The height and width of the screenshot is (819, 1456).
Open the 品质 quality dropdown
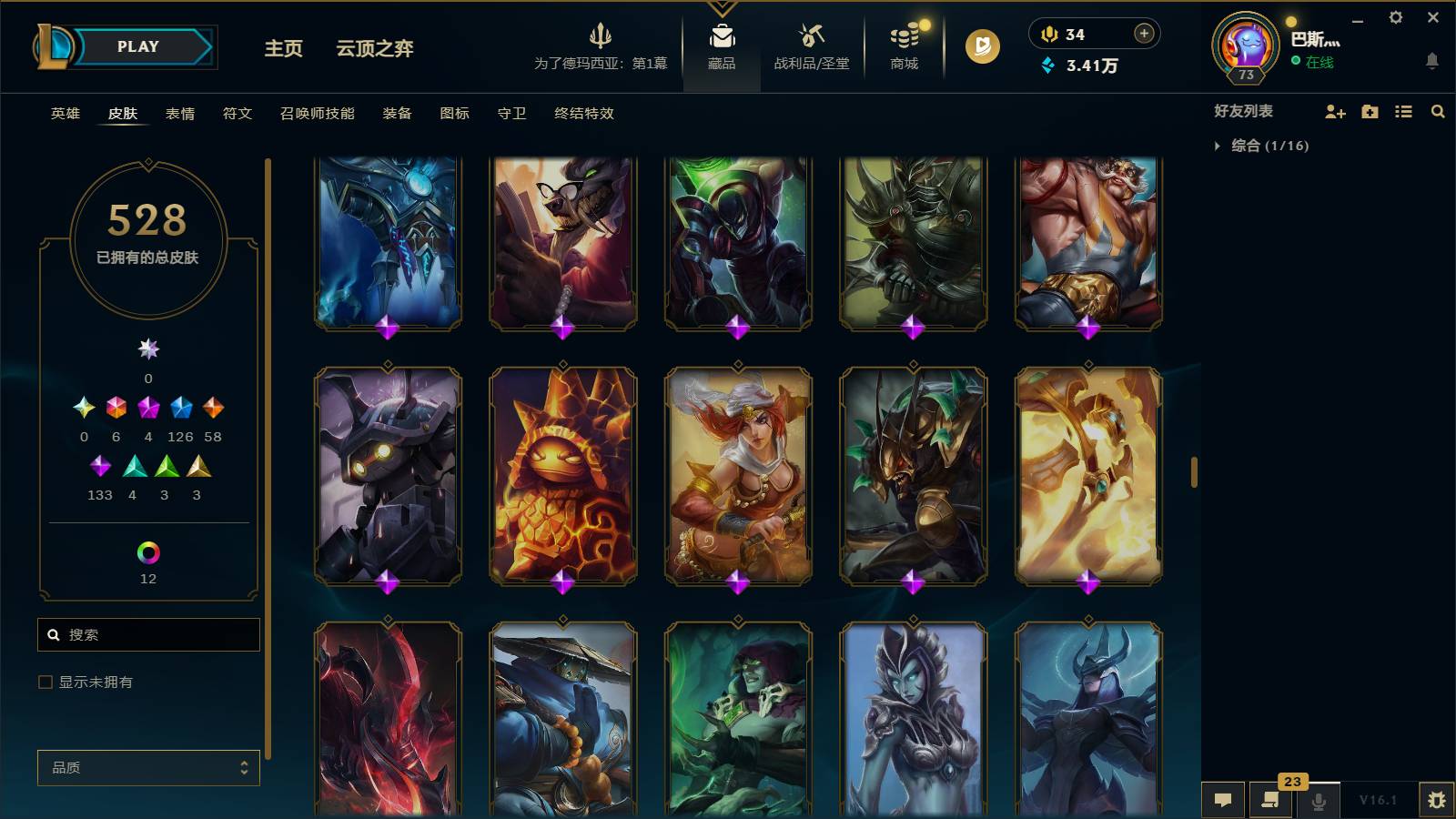coord(147,767)
